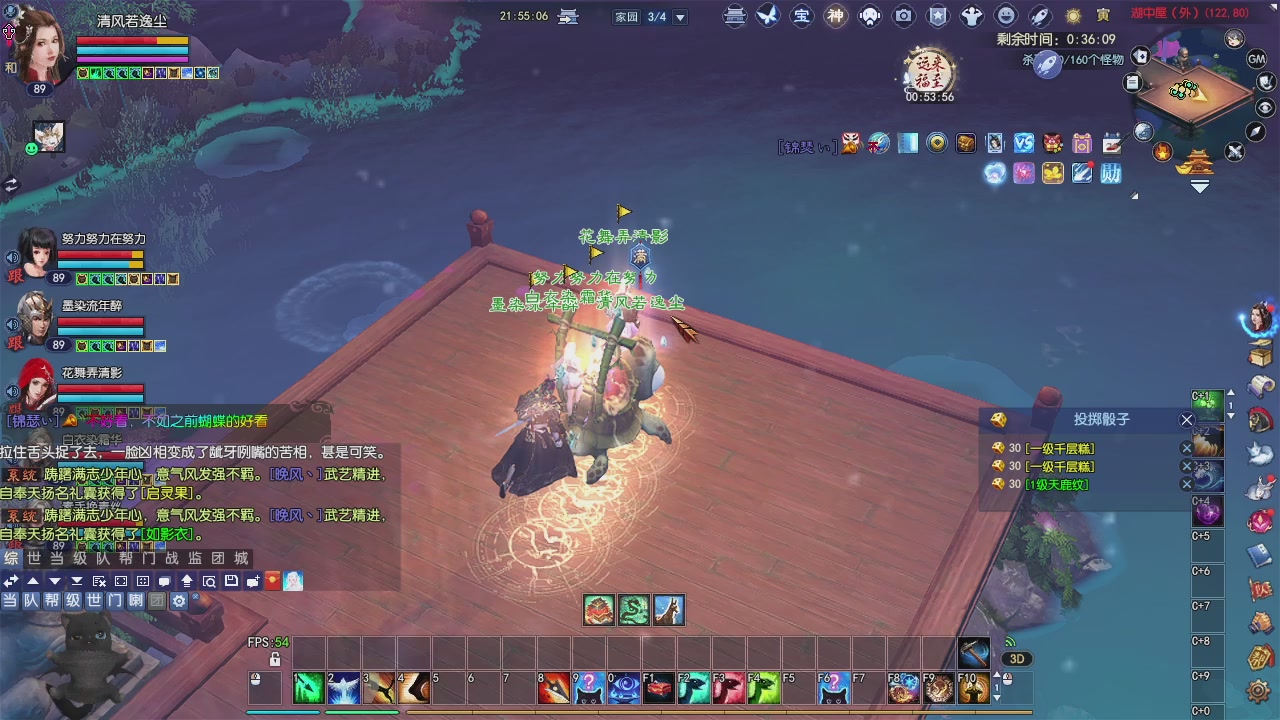Open the red gift box event icon
Viewport: 1280px width, 720px height.
coord(1051,143)
